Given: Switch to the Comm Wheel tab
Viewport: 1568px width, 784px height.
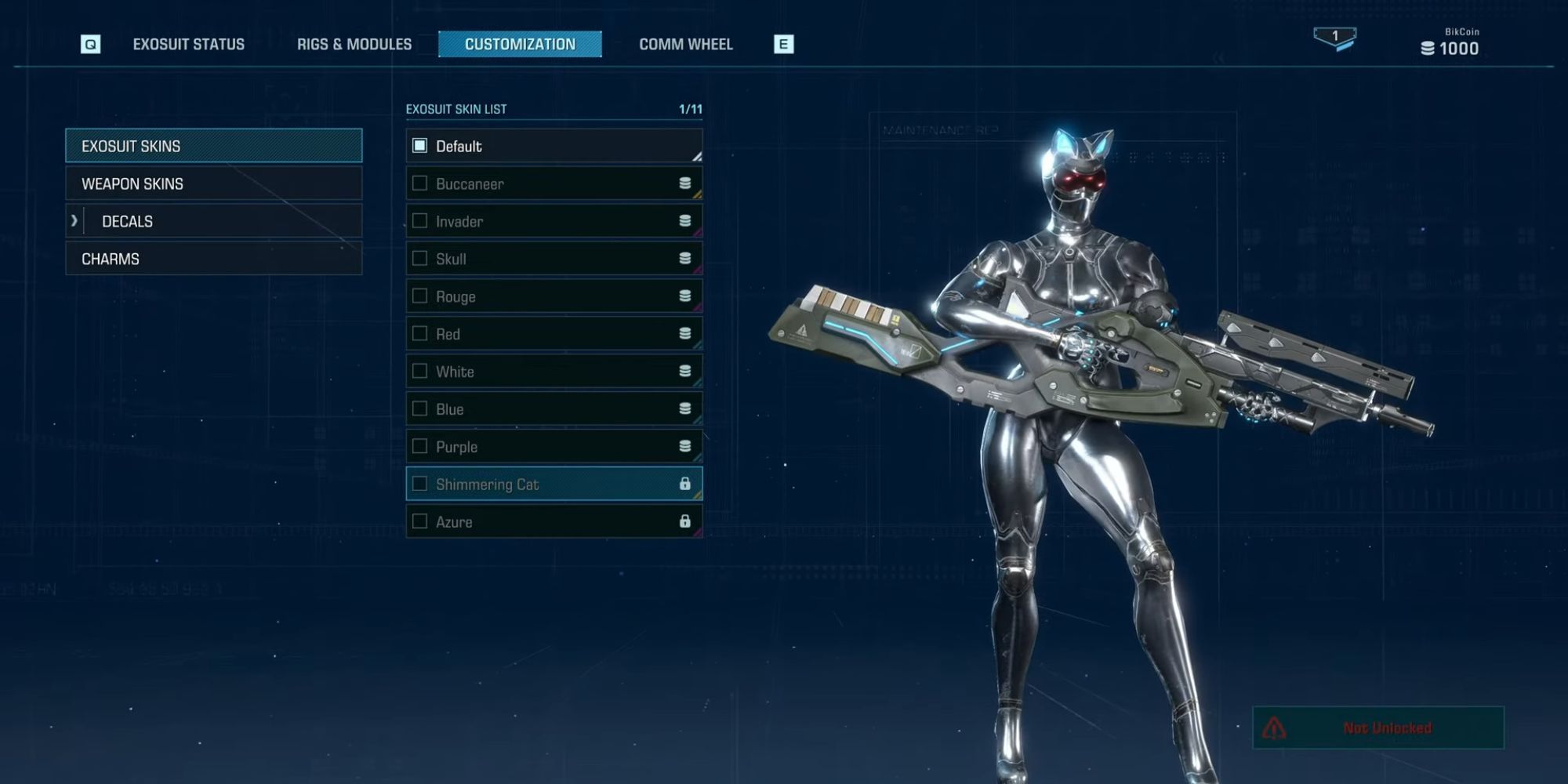Looking at the screenshot, I should [686, 44].
